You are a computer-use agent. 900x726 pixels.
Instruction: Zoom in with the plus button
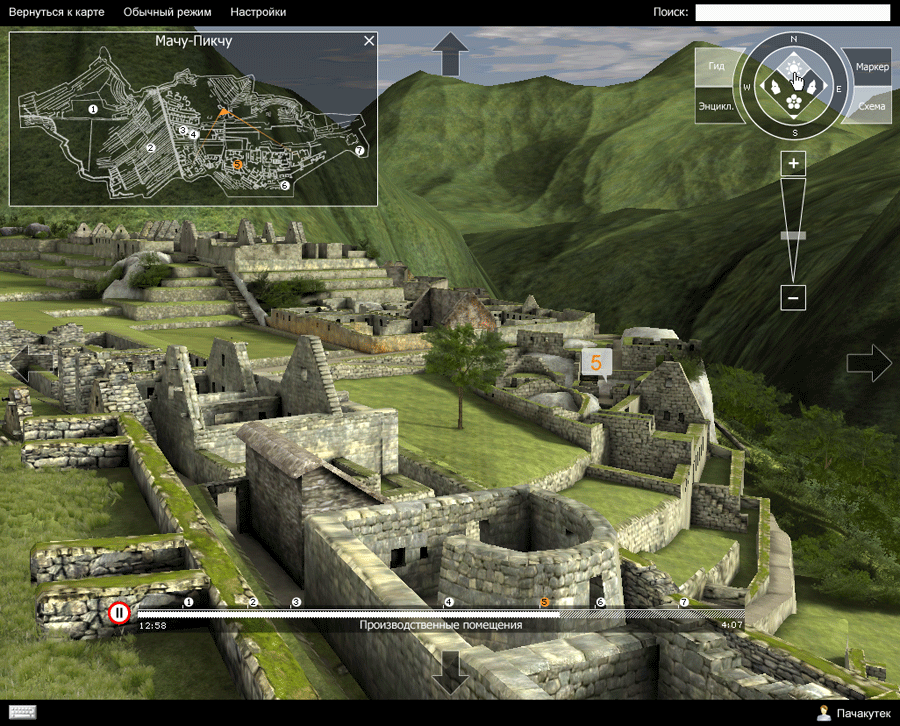point(793,163)
